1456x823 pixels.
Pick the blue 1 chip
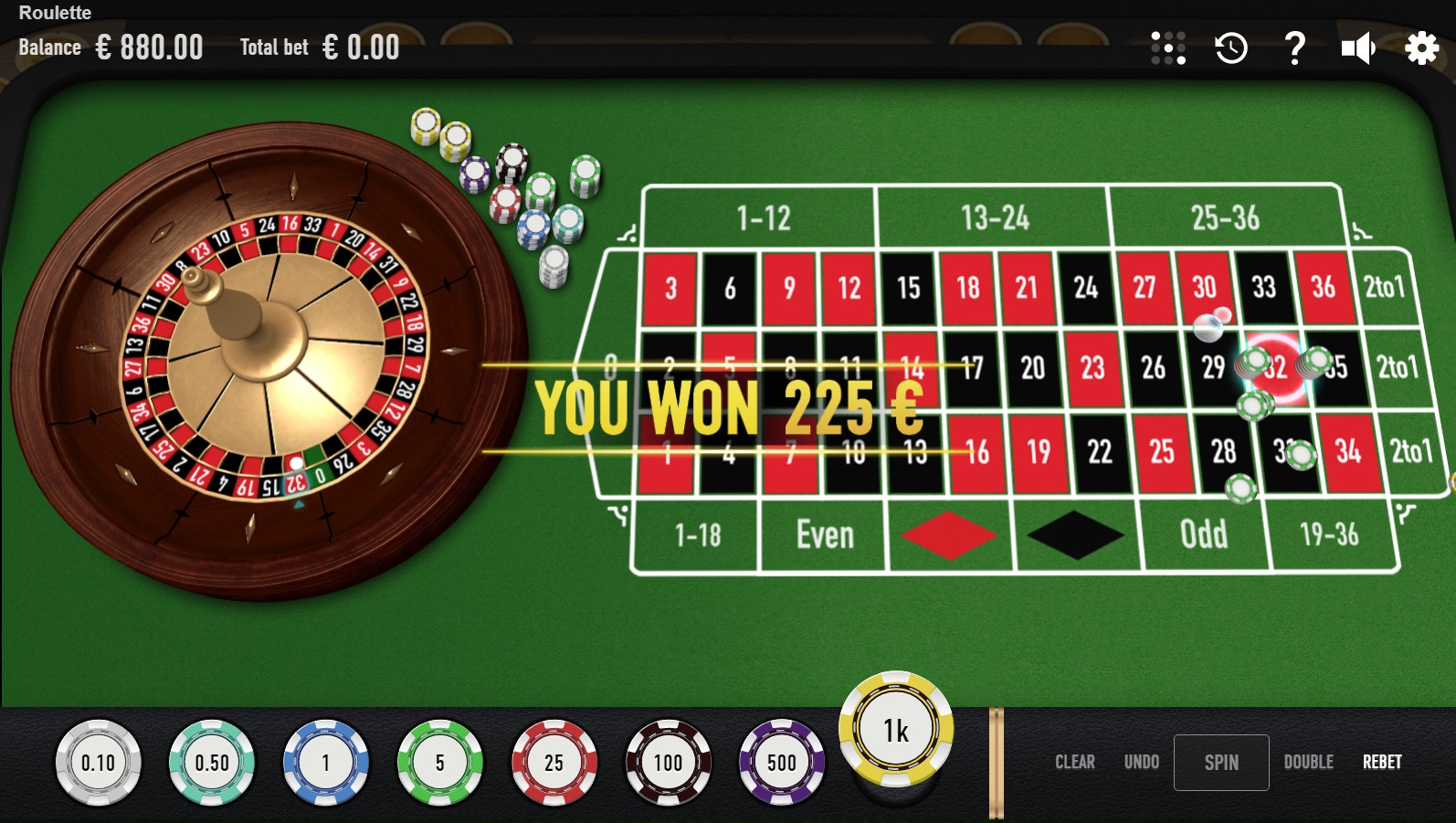(x=326, y=763)
